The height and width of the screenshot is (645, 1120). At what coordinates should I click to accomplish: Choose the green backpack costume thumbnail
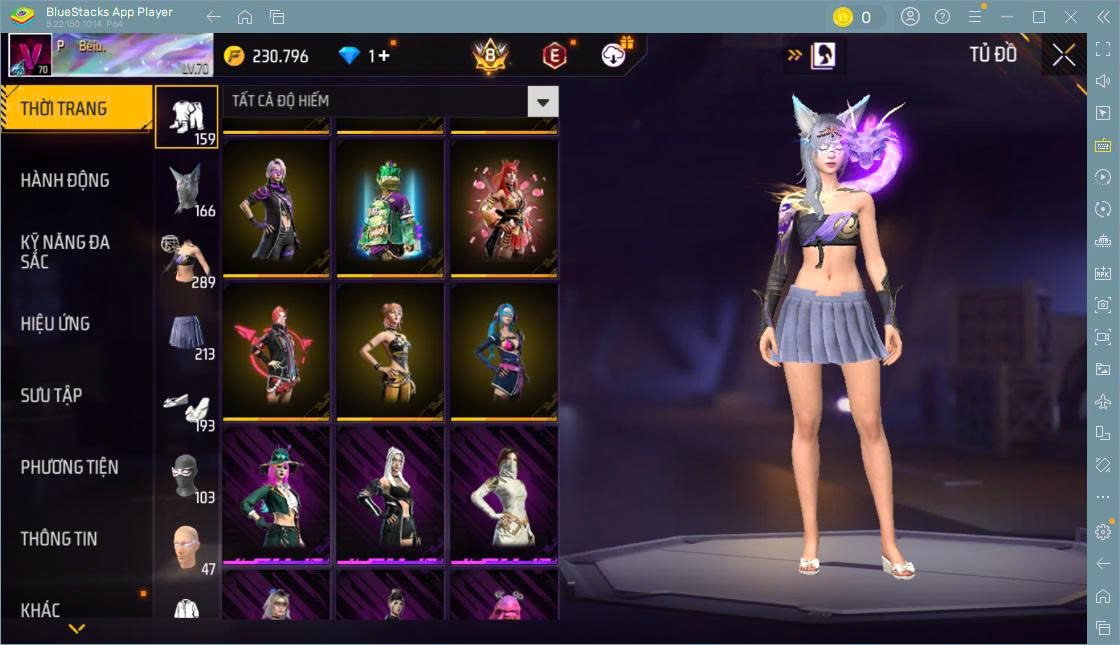389,208
